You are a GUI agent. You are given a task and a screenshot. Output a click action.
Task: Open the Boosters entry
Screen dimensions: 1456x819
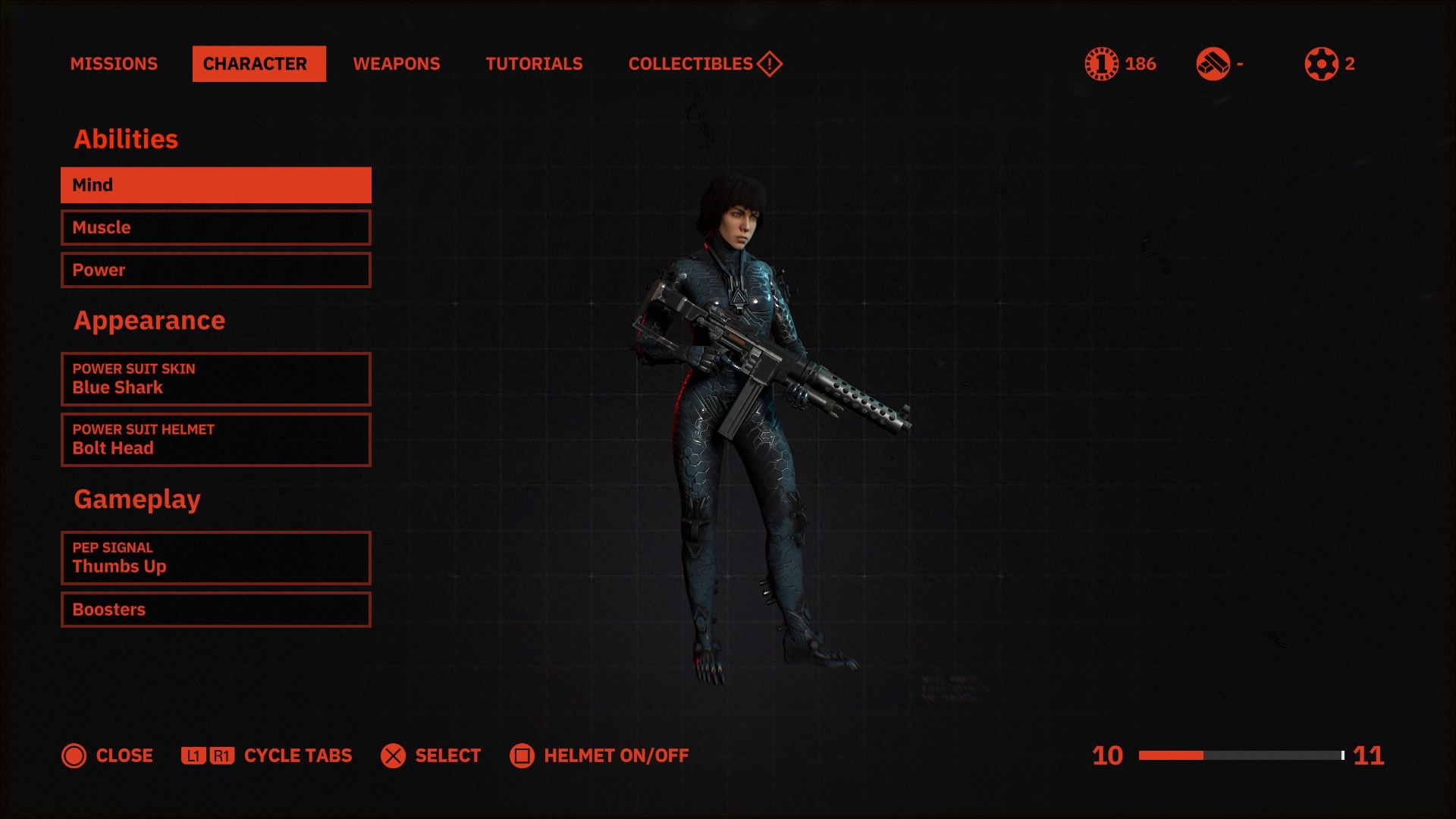pyautogui.click(x=215, y=610)
